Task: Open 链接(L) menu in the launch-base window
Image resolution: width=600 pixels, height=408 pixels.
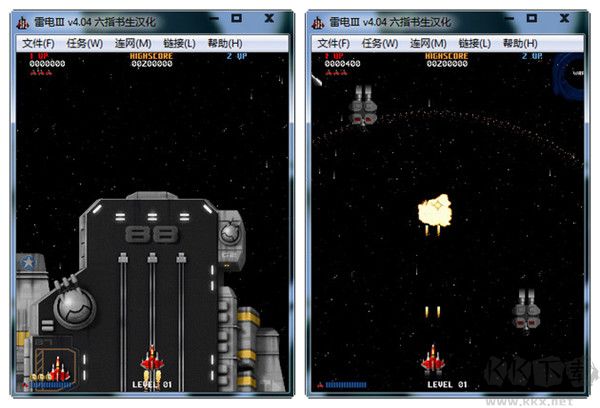Action: (179, 43)
